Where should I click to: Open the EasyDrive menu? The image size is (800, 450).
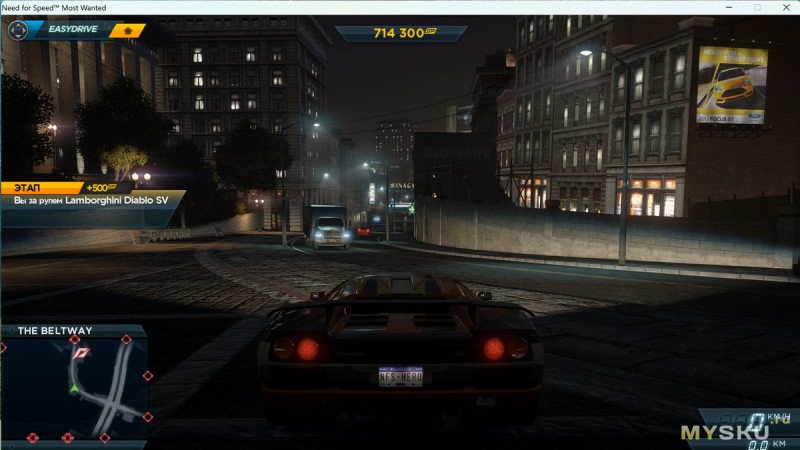pyautogui.click(x=70, y=30)
